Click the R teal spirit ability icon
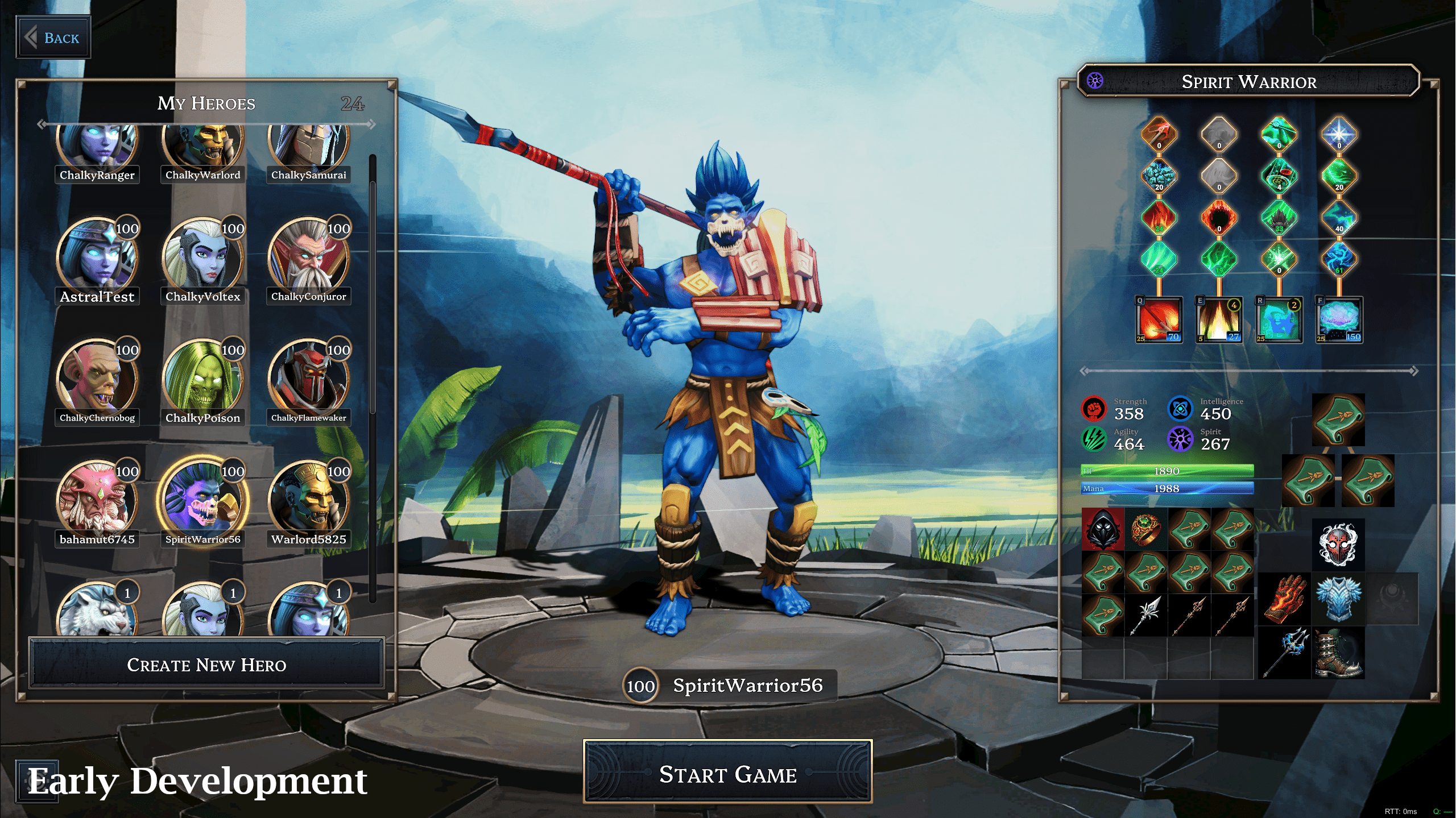 [1279, 319]
